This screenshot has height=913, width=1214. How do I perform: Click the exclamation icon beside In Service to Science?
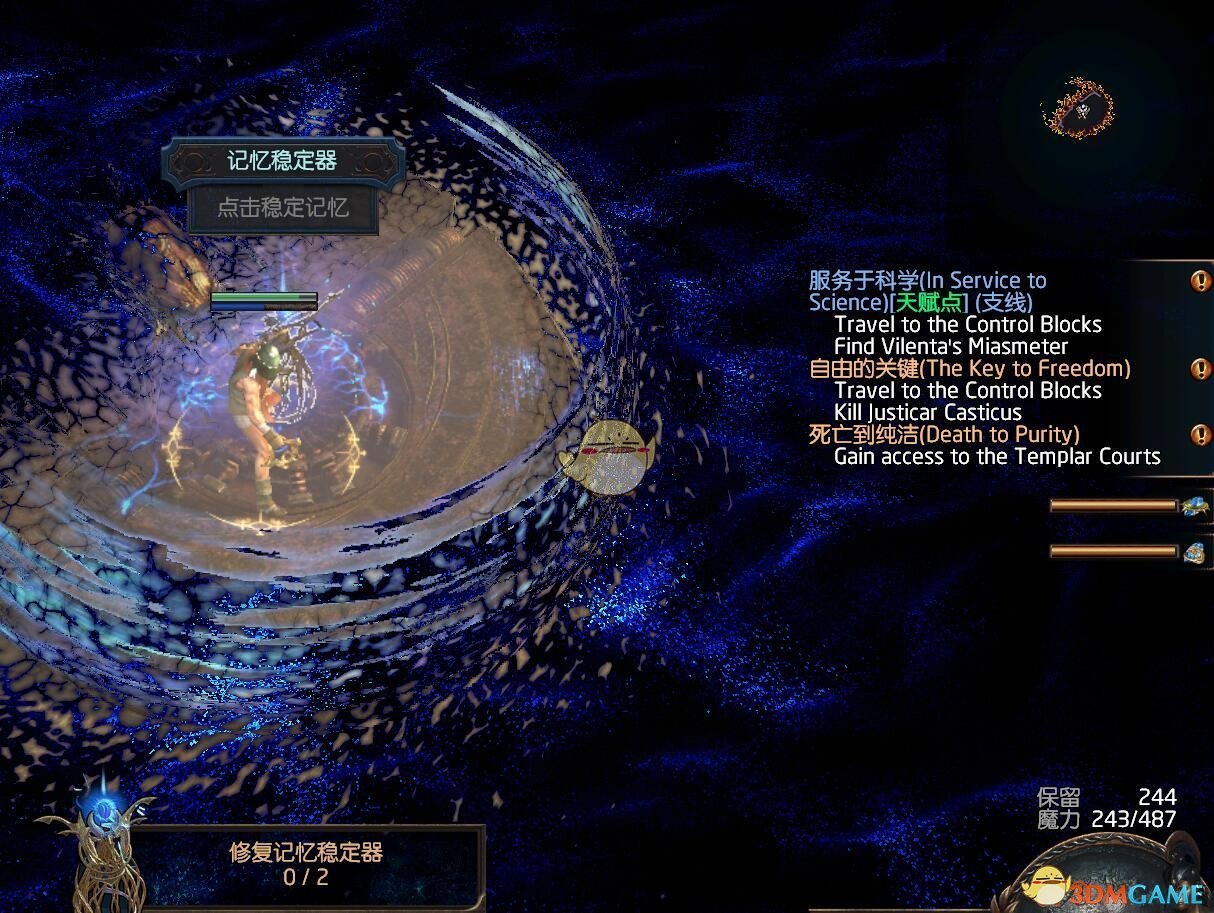click(1200, 281)
